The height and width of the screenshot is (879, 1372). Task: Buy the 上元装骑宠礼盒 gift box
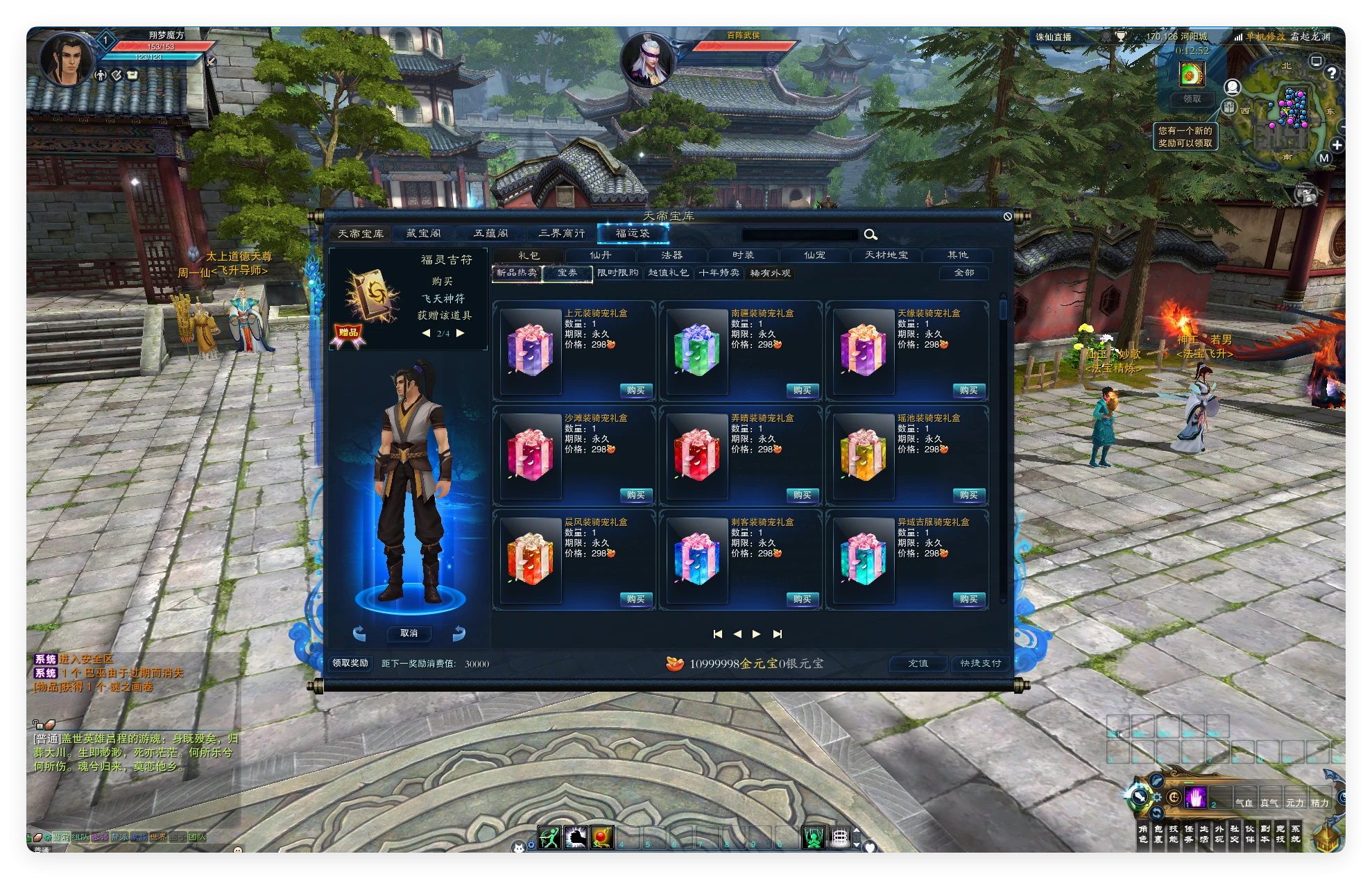point(635,391)
